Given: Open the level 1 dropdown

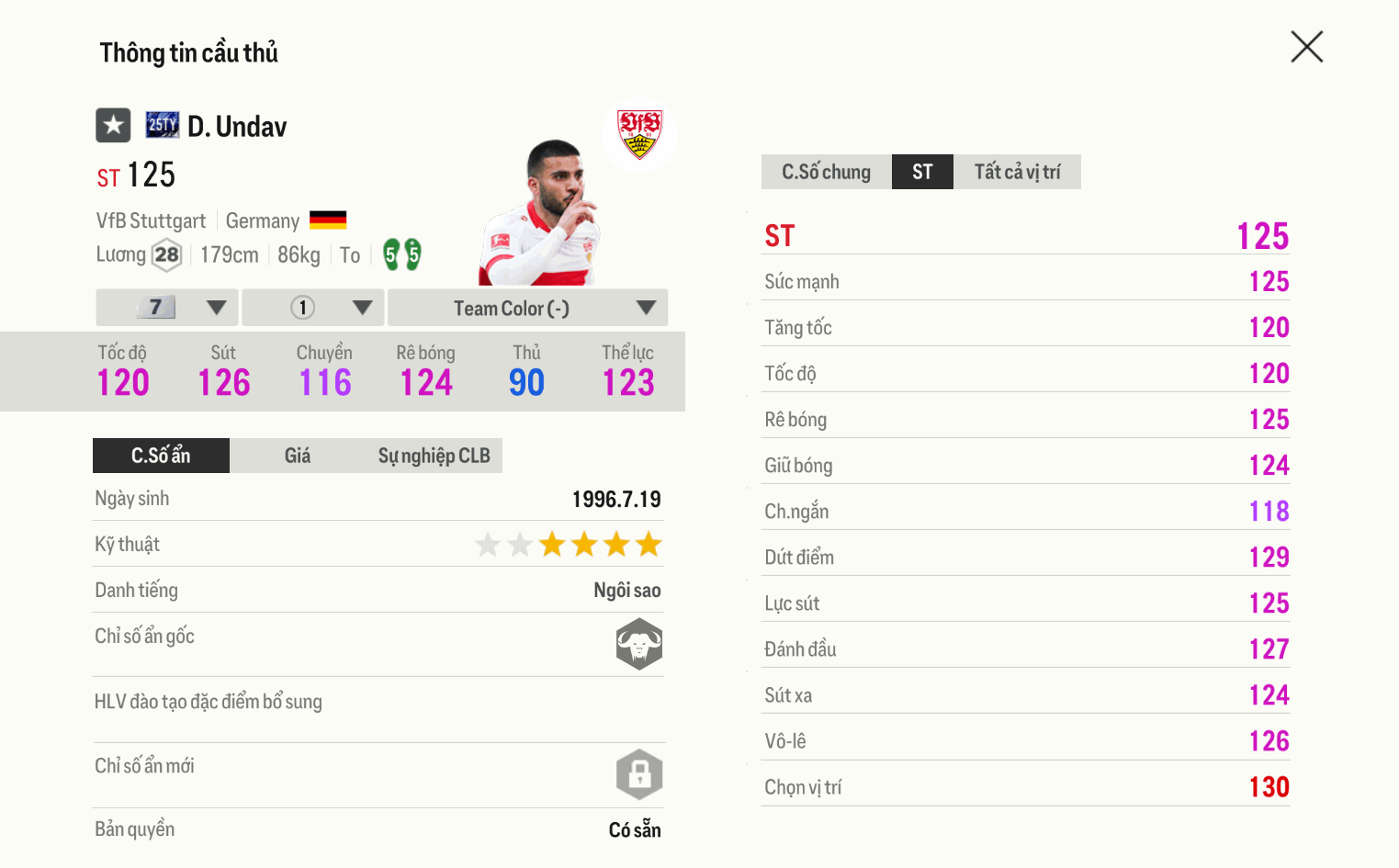Looking at the screenshot, I should click(x=313, y=308).
